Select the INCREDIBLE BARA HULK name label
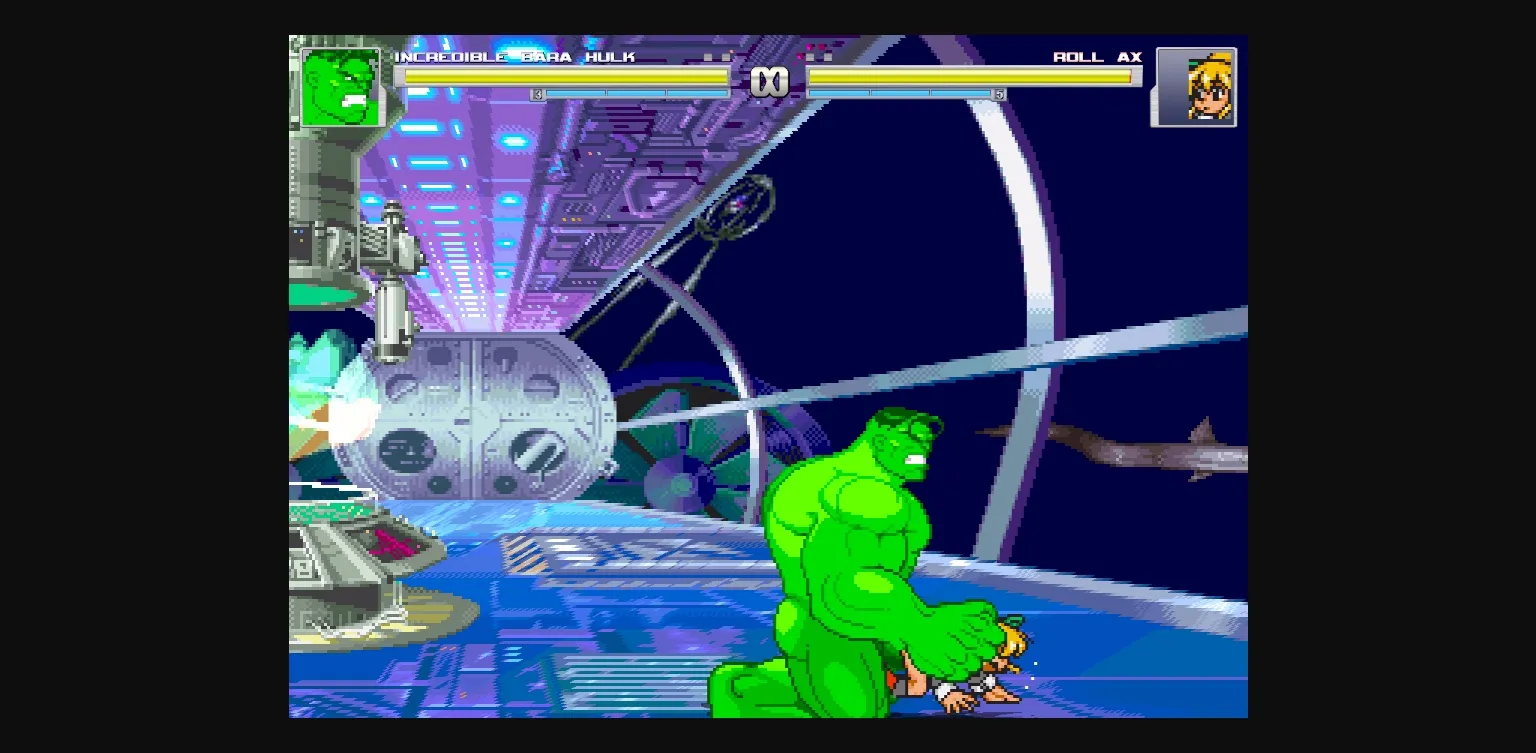1536x753 pixels. tap(516, 58)
